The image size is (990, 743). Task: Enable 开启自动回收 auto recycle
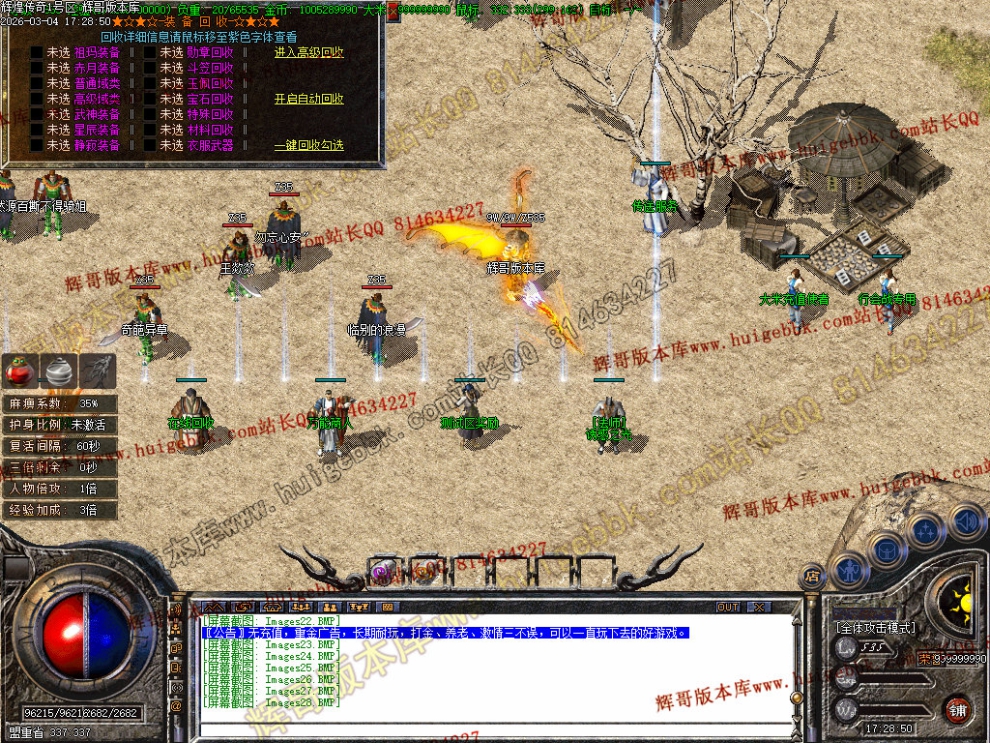pyautogui.click(x=308, y=99)
